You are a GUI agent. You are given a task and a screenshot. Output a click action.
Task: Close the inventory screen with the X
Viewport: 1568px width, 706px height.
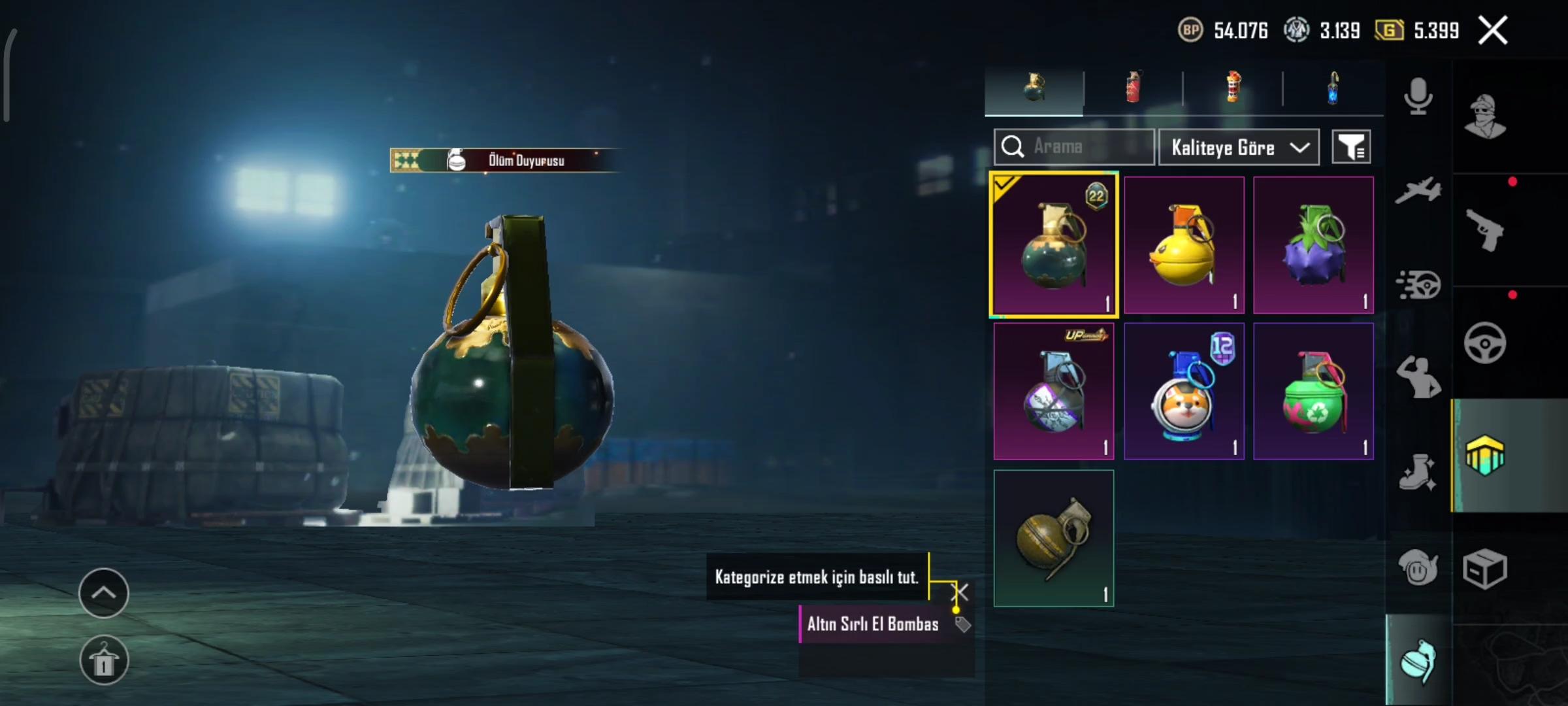[1493, 30]
